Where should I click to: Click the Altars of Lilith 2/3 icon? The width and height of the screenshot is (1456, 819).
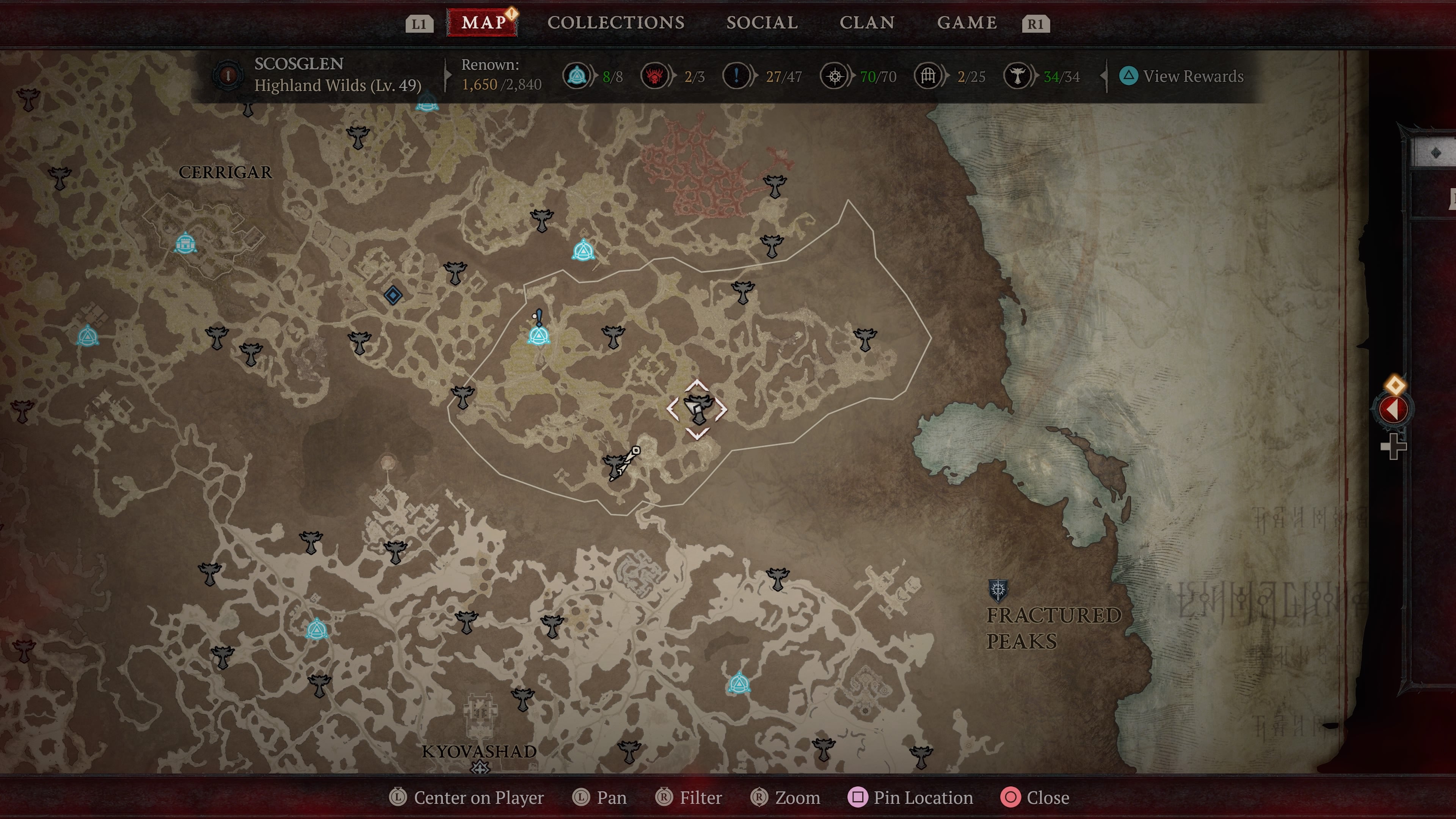(x=656, y=76)
